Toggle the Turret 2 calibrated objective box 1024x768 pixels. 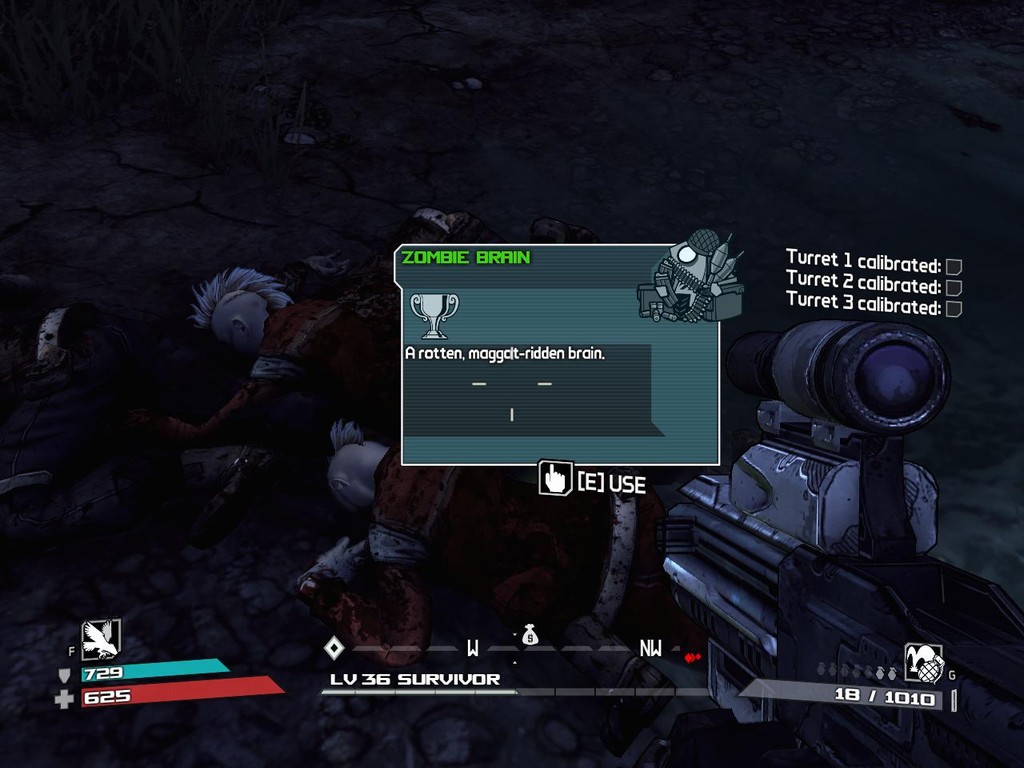pyautogui.click(x=954, y=287)
